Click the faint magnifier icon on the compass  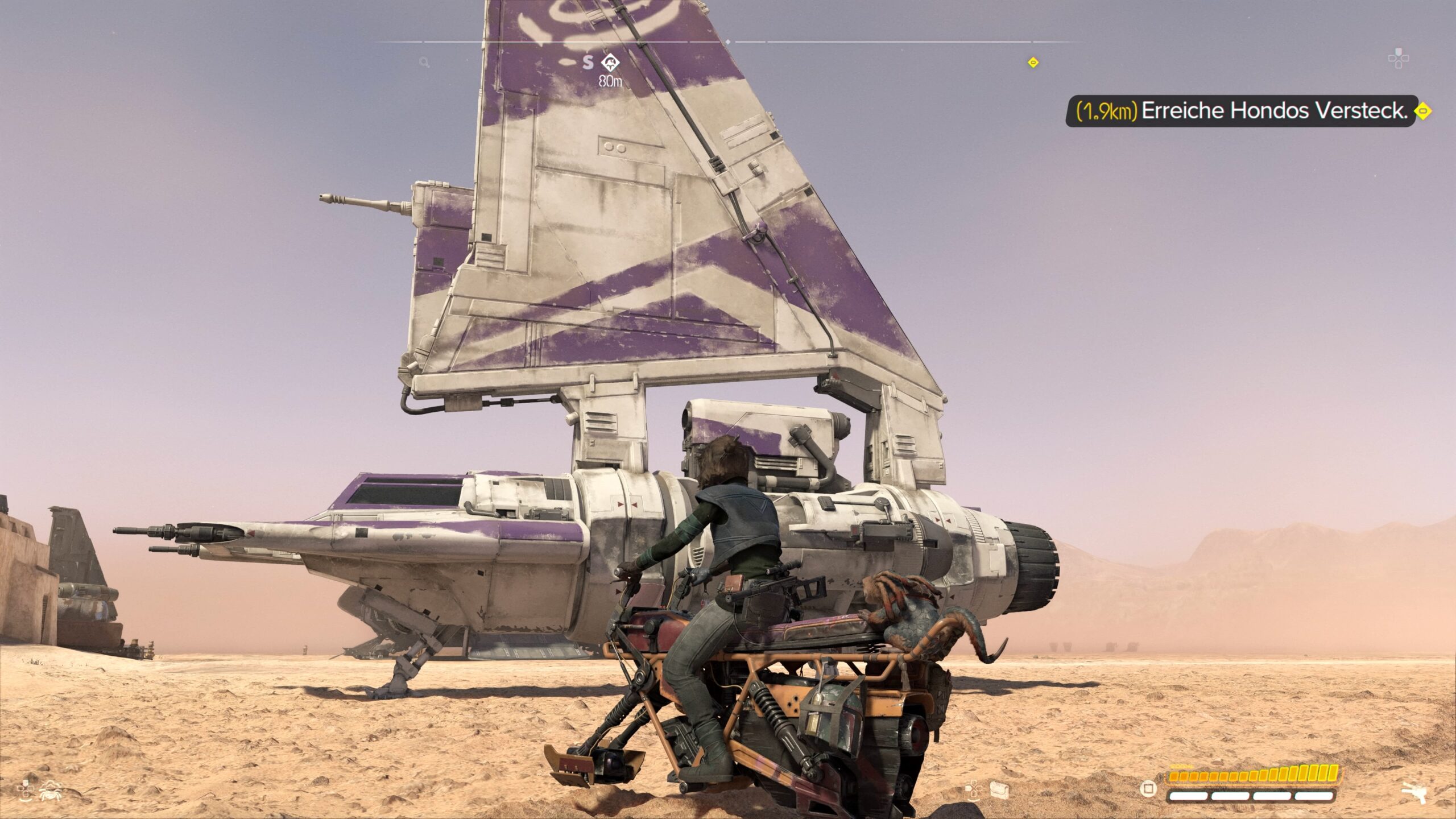tap(424, 63)
